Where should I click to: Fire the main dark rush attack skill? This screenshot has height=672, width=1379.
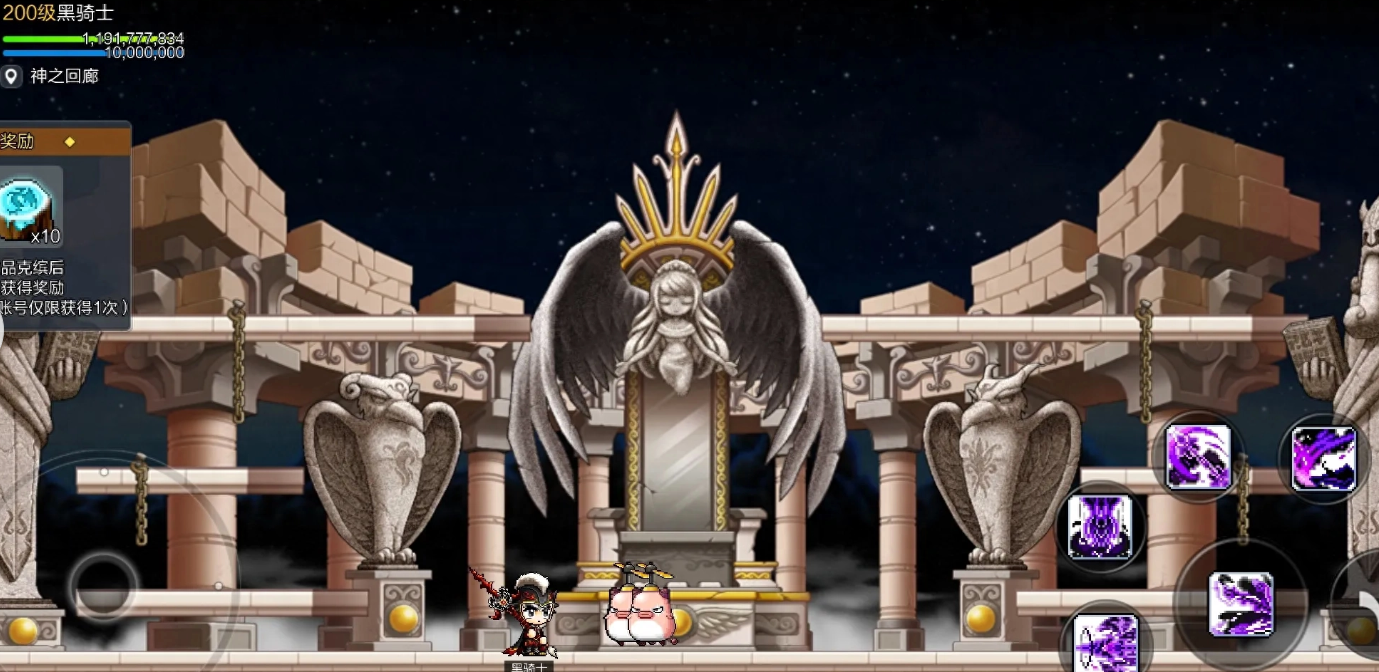[x=1240, y=604]
